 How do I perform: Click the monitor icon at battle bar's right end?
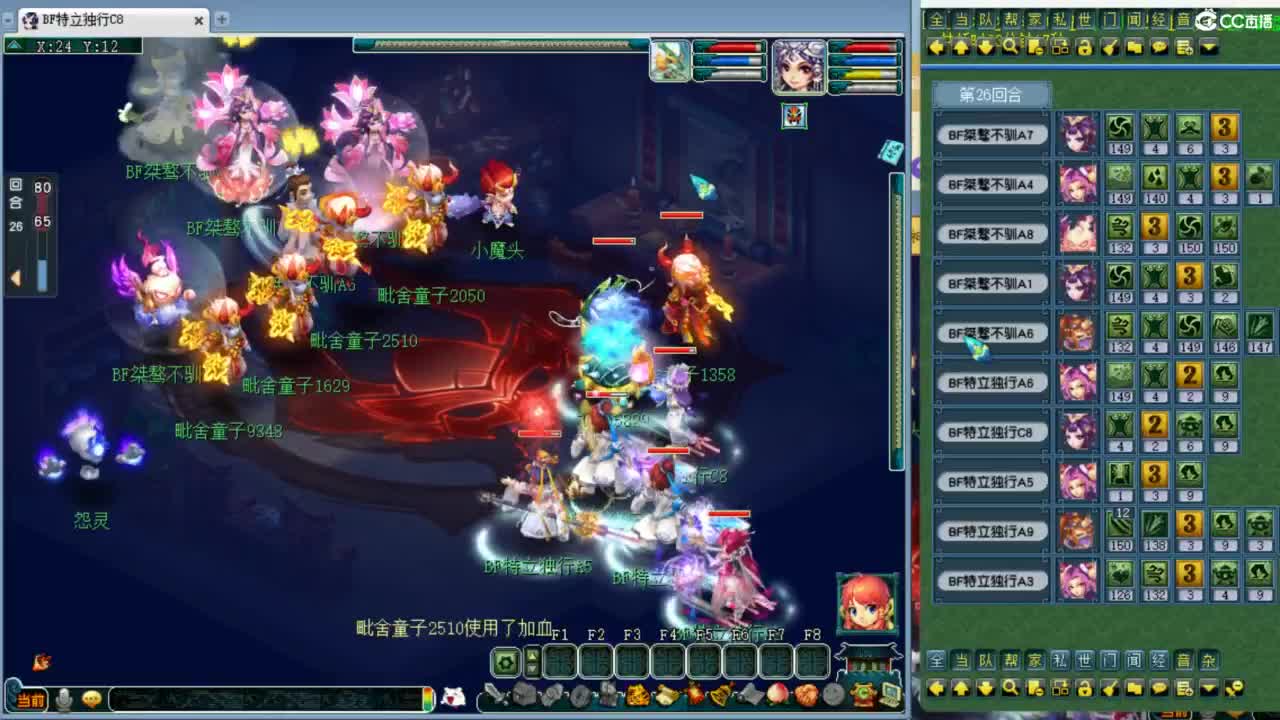891,692
